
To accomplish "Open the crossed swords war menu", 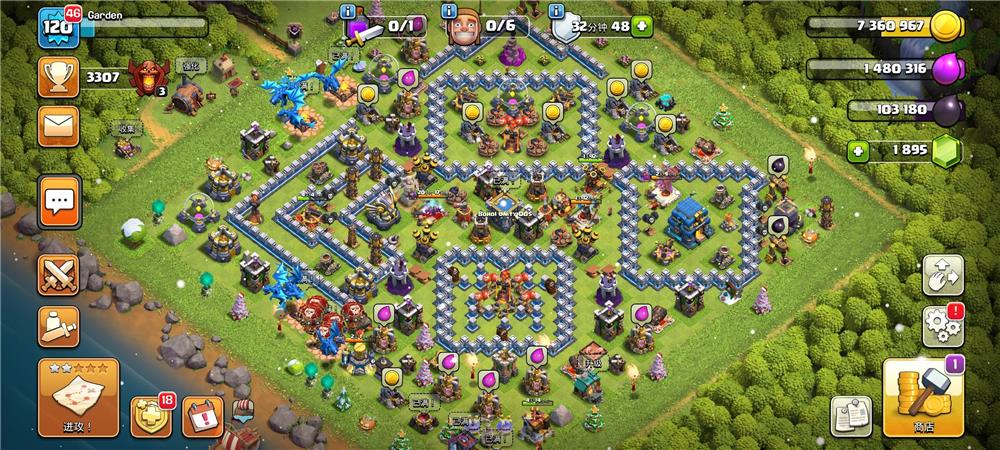I will coord(59,274).
